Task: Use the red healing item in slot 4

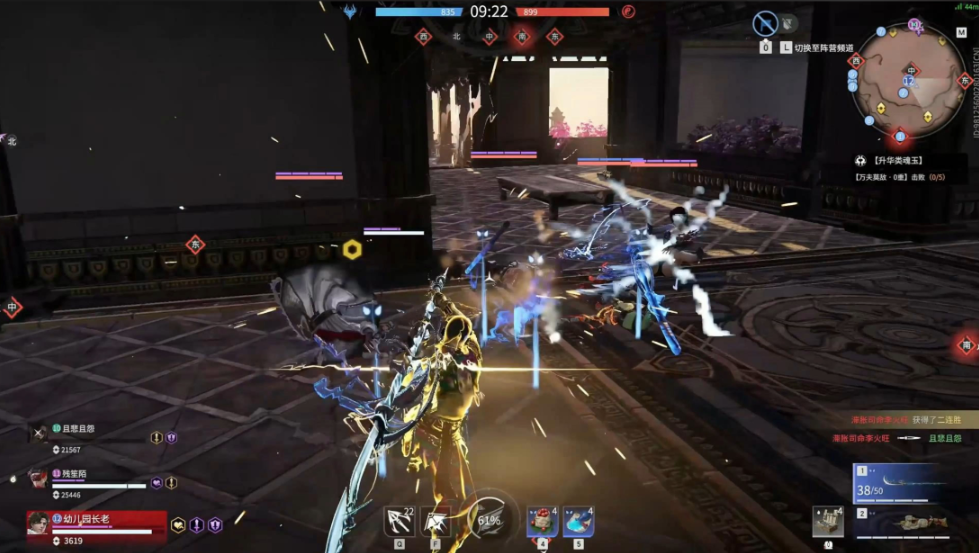Action: tap(543, 521)
